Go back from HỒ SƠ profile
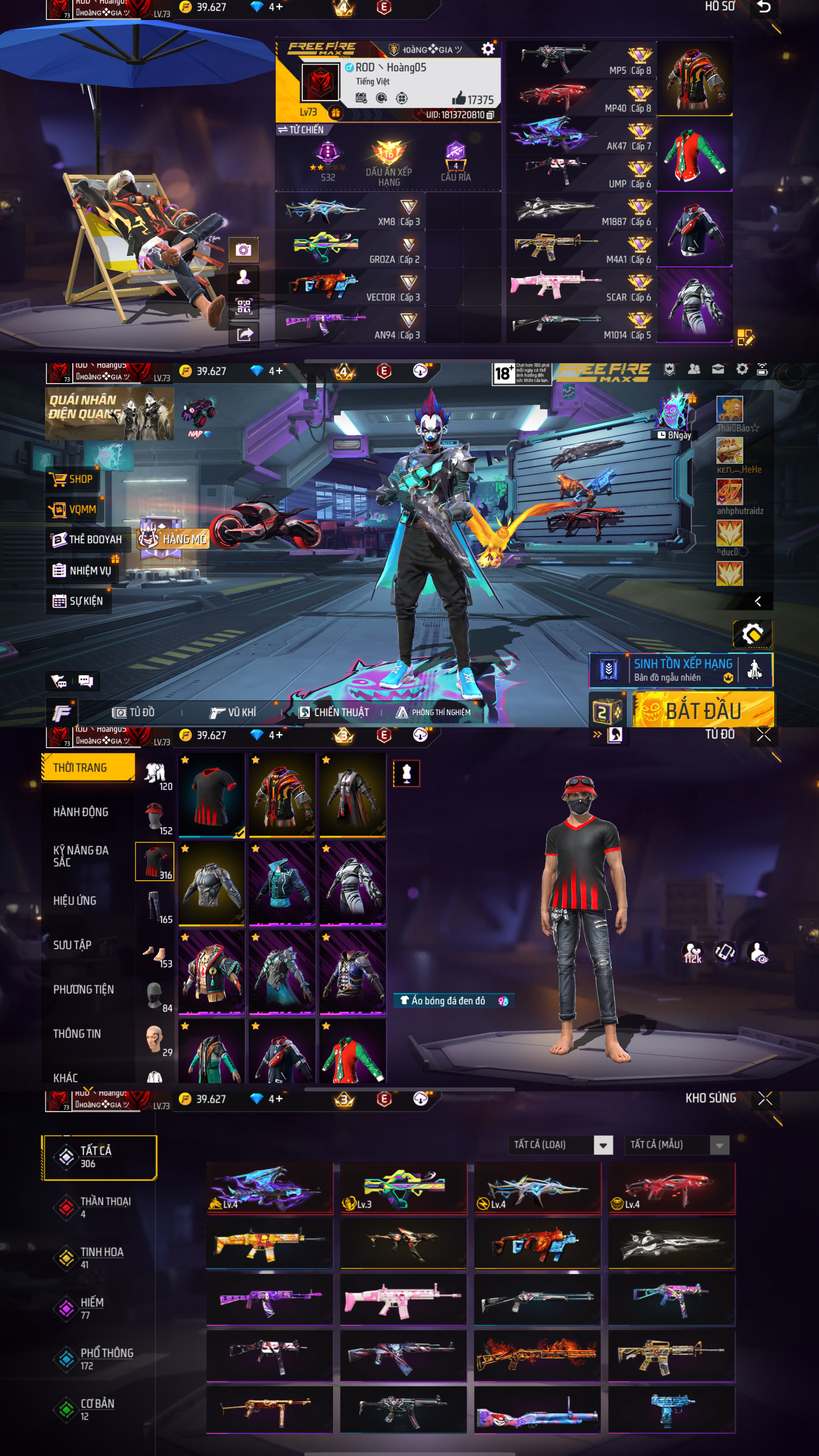This screenshot has width=819, height=1456. click(x=764, y=7)
